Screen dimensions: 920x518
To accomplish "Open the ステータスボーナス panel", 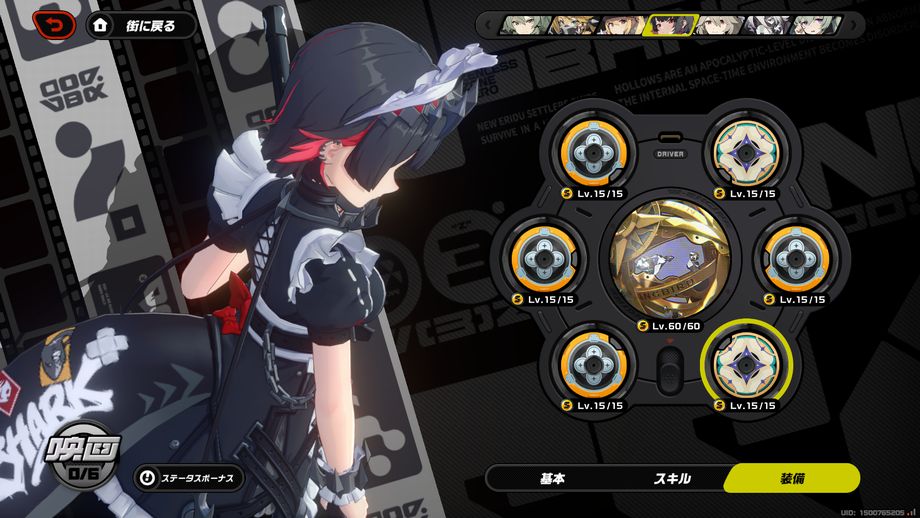I will pos(190,478).
